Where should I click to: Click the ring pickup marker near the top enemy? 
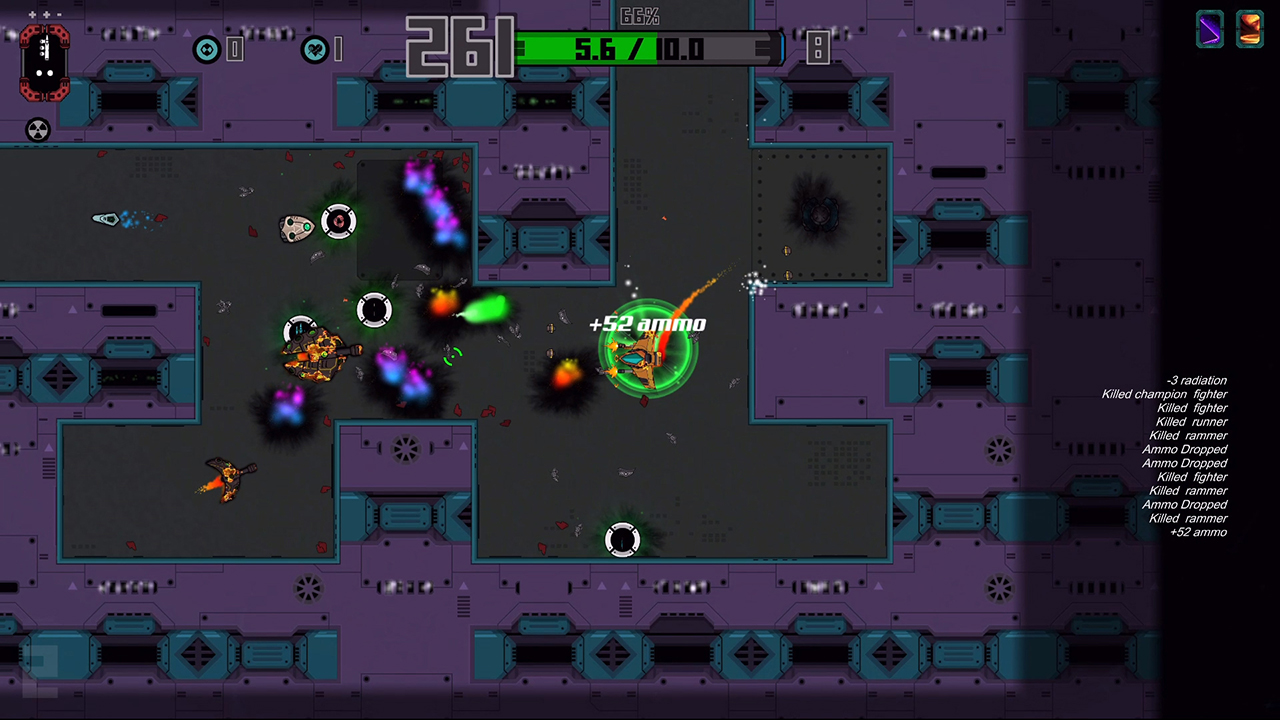point(338,221)
